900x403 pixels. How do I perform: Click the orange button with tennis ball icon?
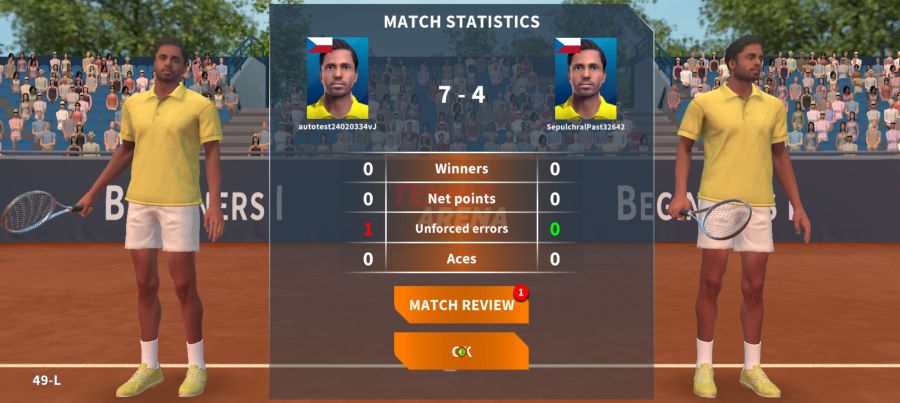(x=461, y=351)
